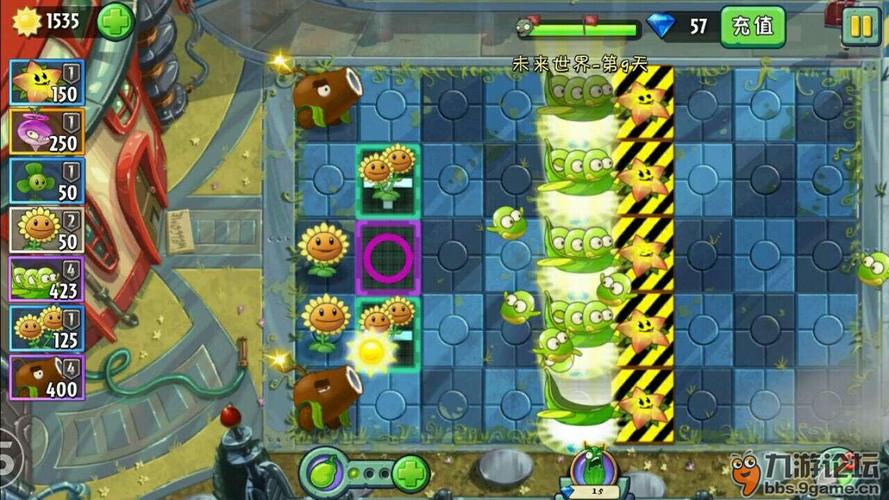Pick the Blover seed packet
889x500 pixels.
(47, 181)
